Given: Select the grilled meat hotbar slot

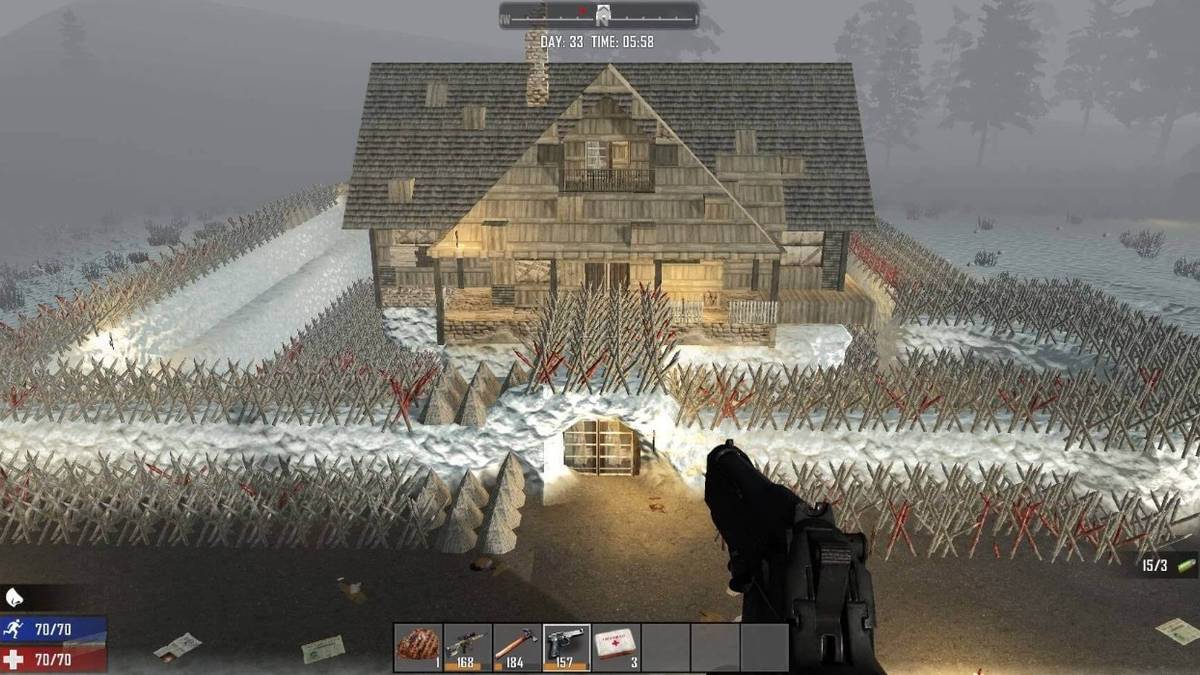Looking at the screenshot, I should click(418, 647).
